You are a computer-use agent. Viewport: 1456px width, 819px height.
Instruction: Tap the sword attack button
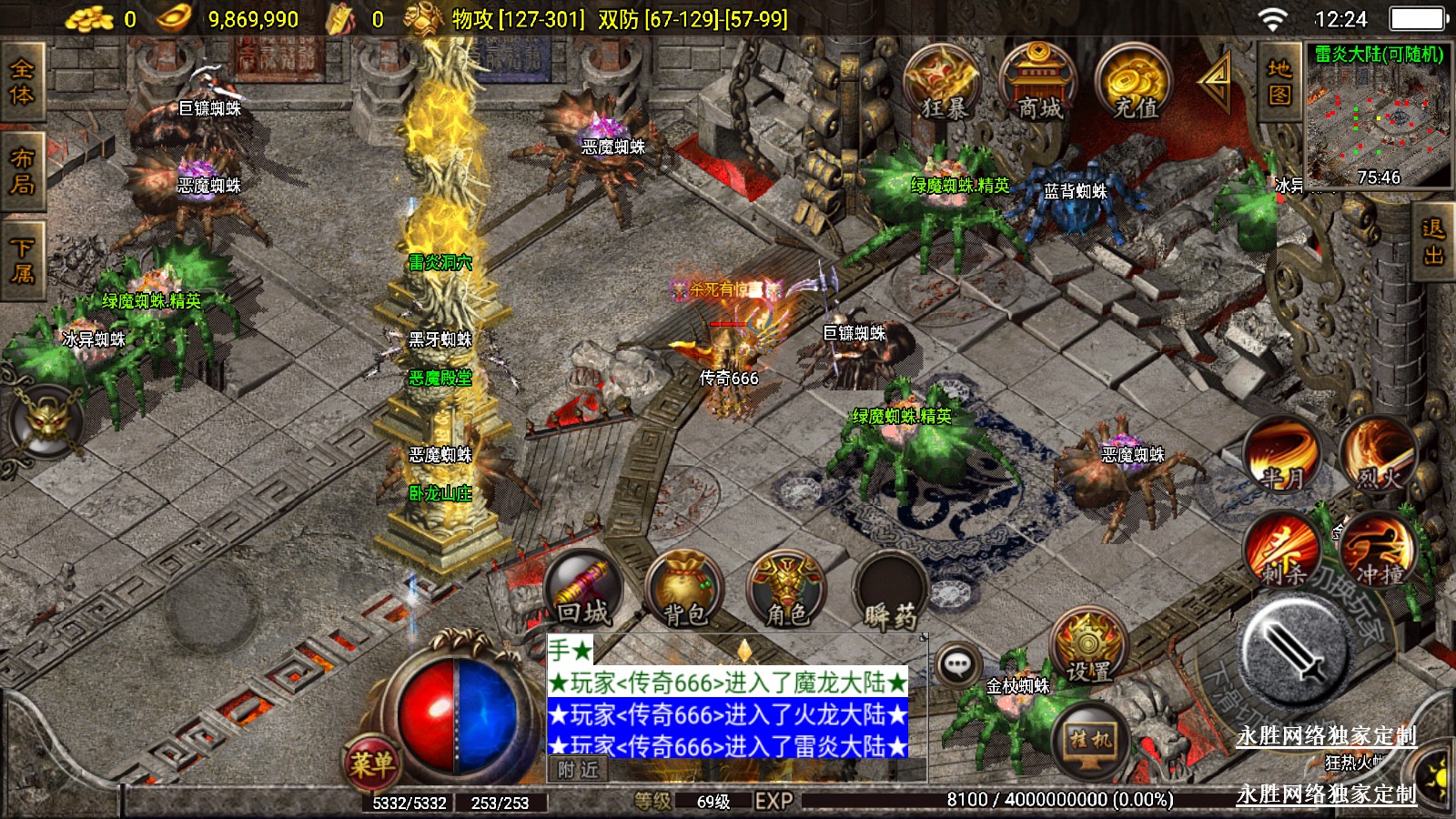[x=1296, y=652]
